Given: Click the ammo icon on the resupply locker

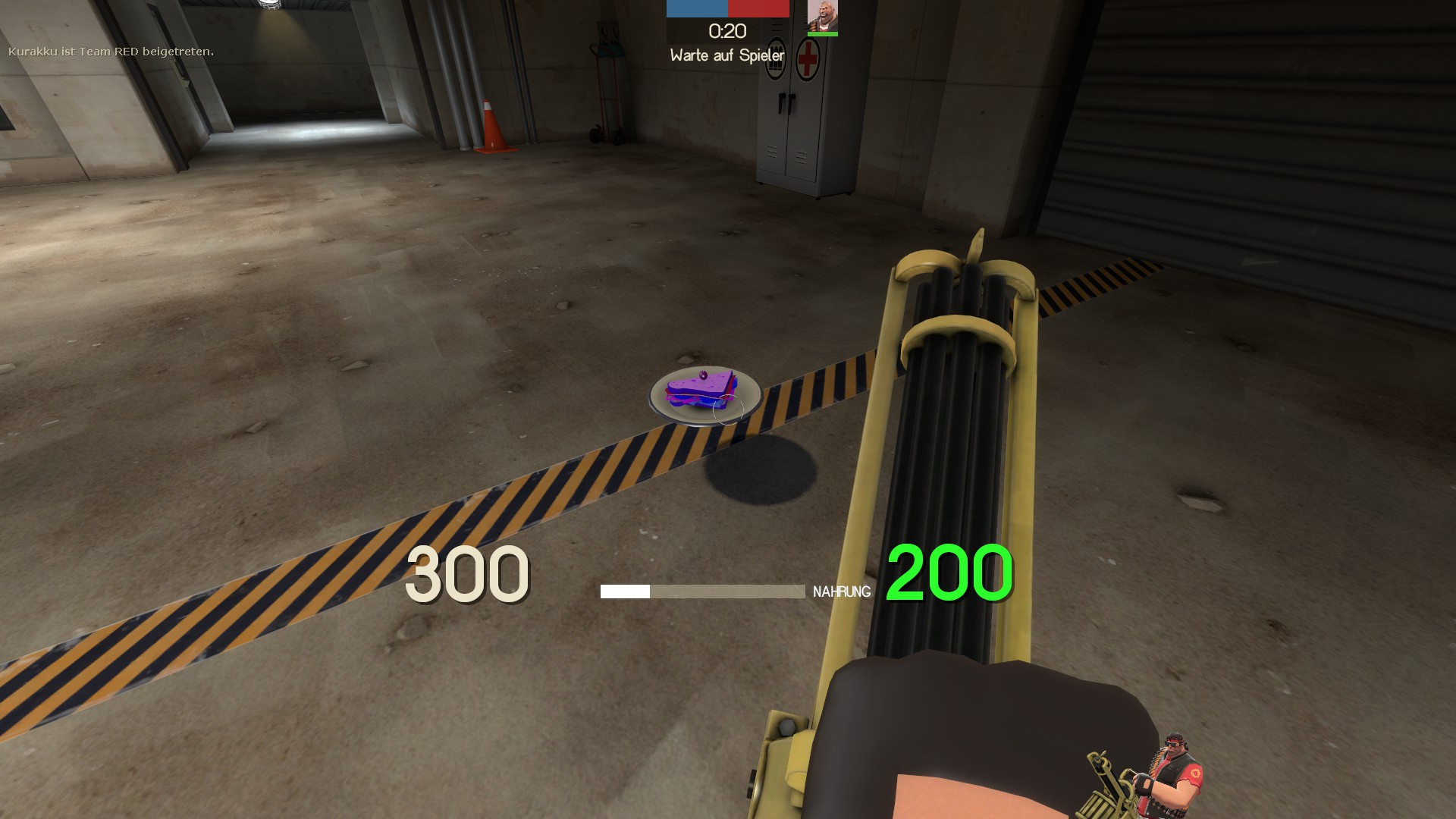Looking at the screenshot, I should coord(776,58).
